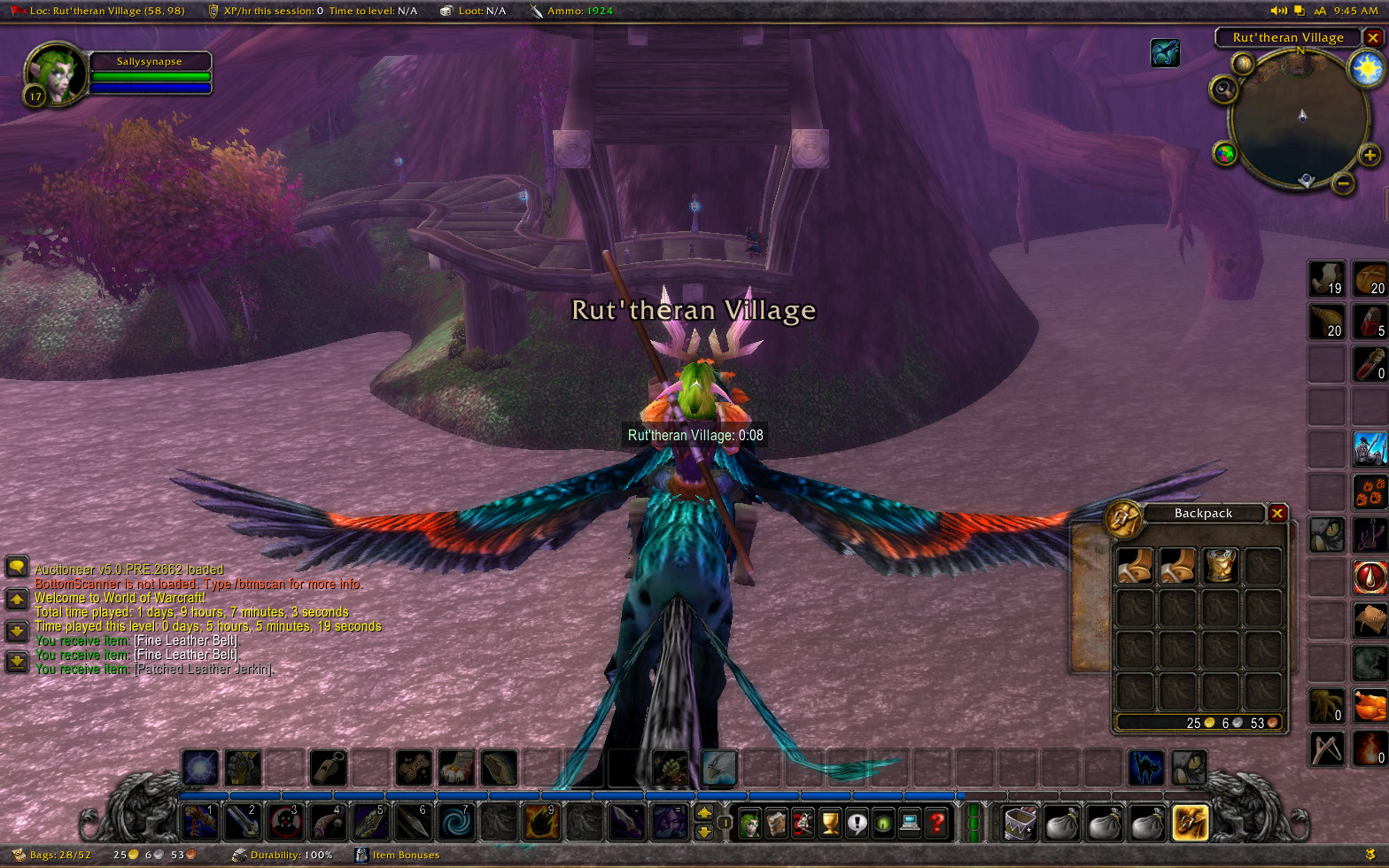Select the Patched Leather Jerkin in backpack

(1220, 565)
